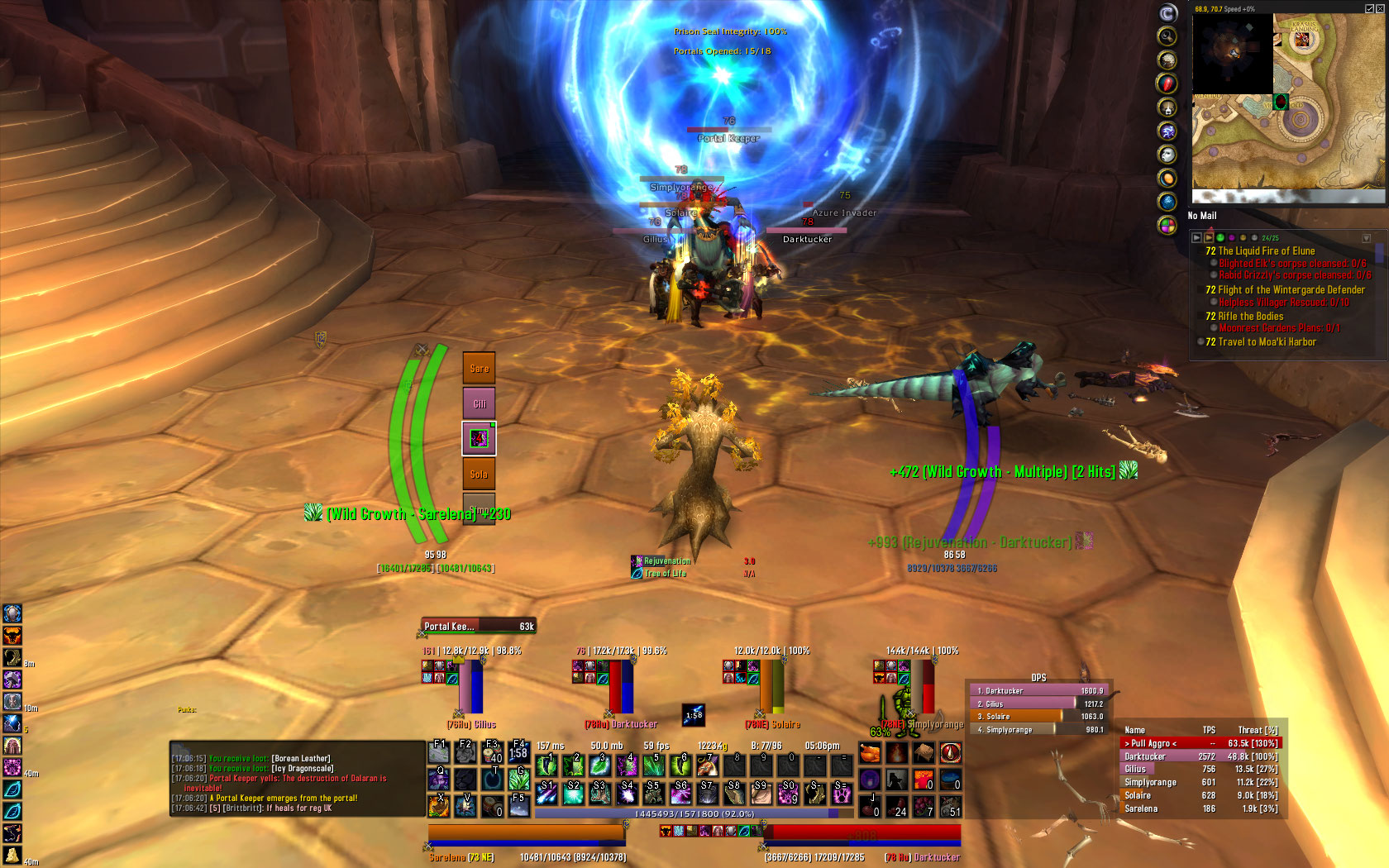
Task: Open the chat log window
Action: tap(296, 779)
